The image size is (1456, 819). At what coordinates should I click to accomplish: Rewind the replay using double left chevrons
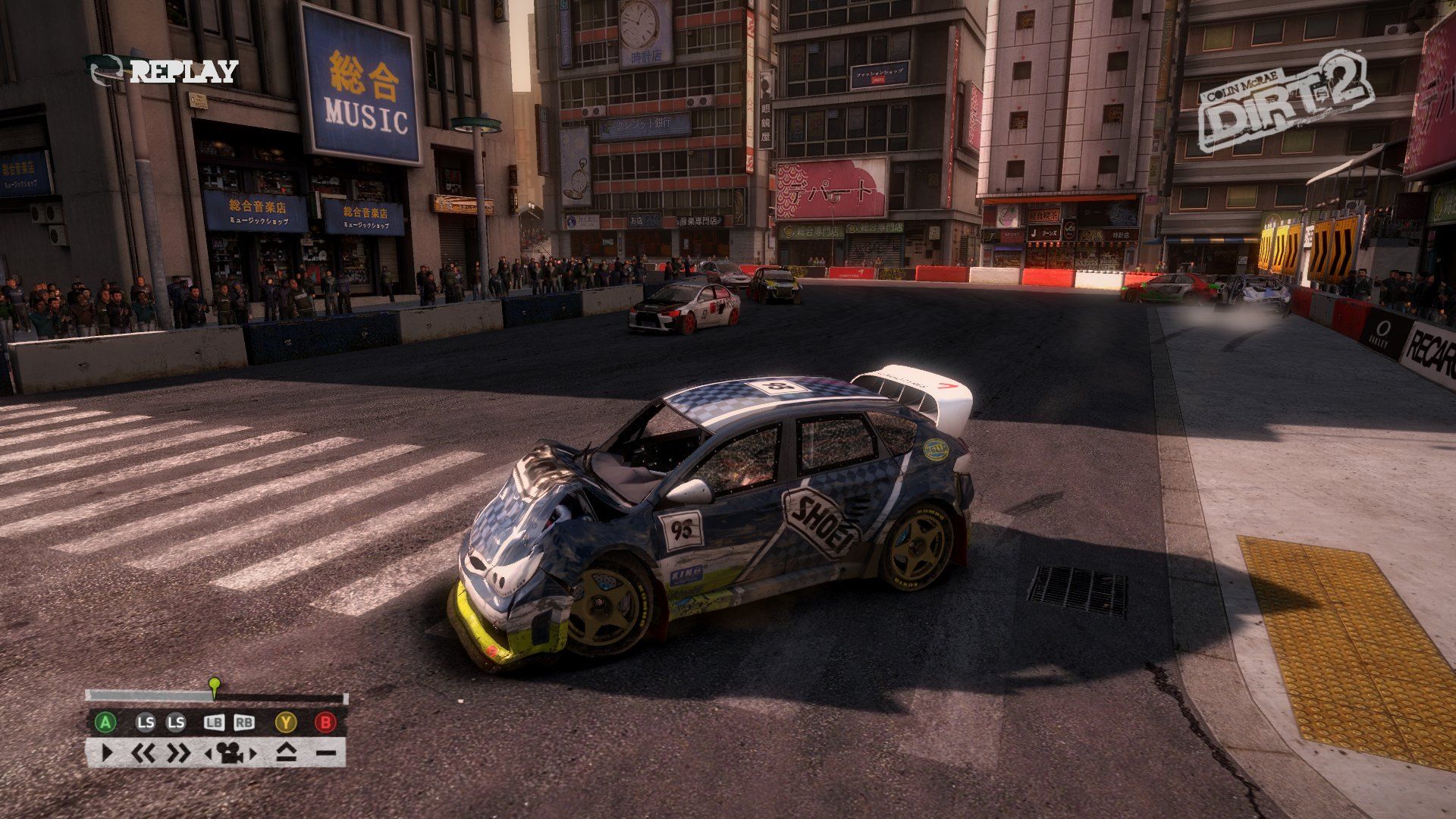(143, 753)
